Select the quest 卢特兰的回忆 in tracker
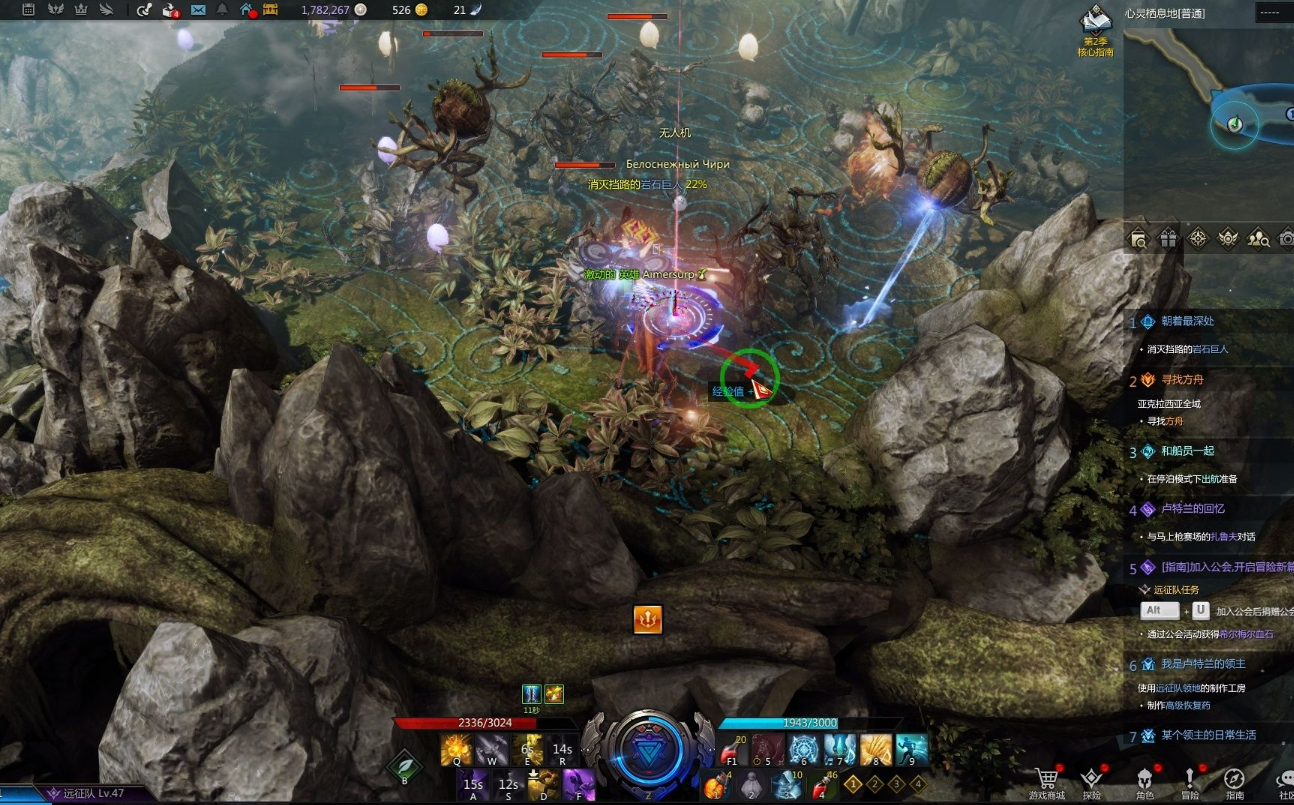Viewport: 1294px width, 805px height. pyautogui.click(x=1194, y=509)
